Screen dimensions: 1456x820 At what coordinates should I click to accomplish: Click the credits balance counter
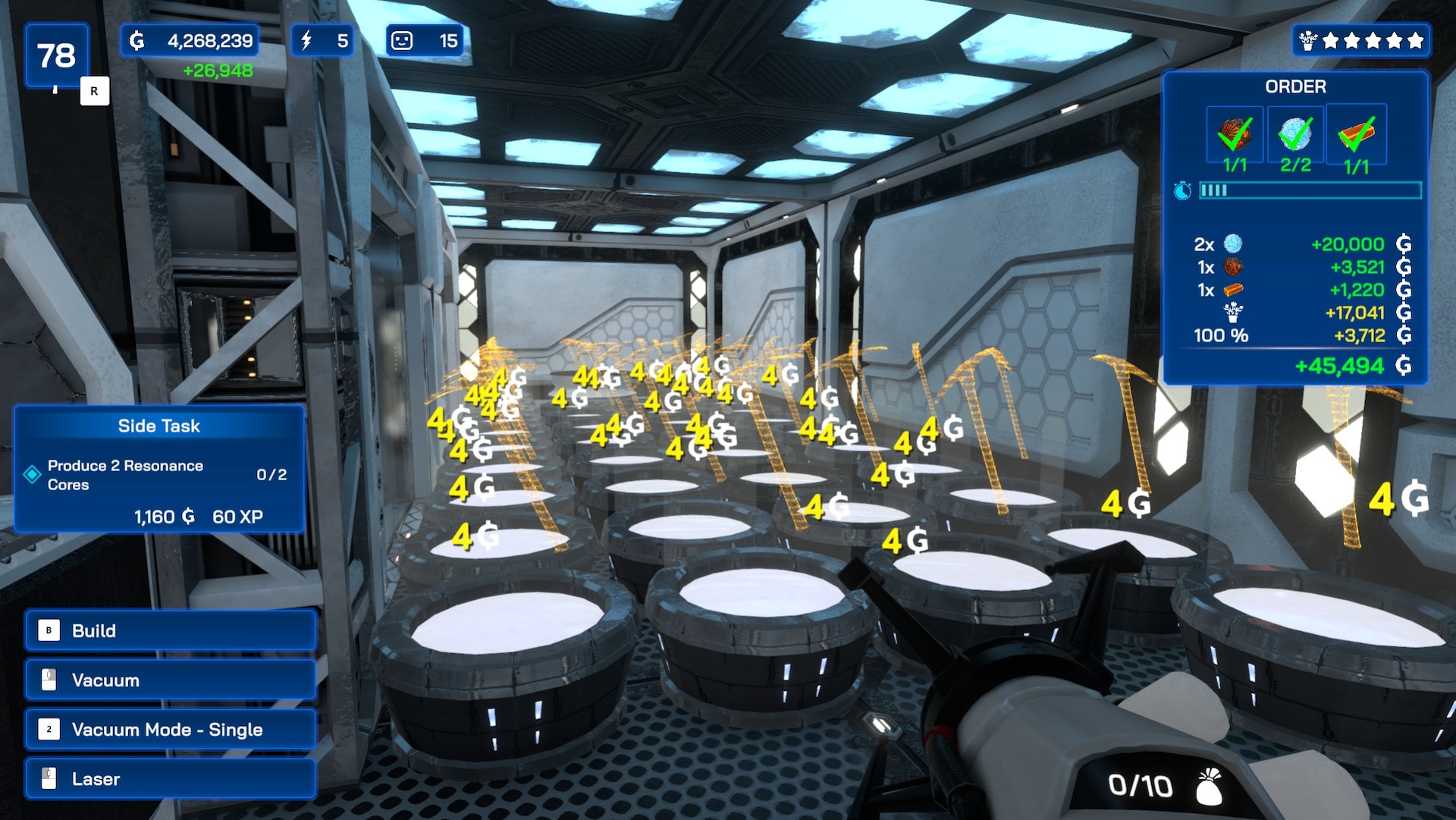pos(190,41)
